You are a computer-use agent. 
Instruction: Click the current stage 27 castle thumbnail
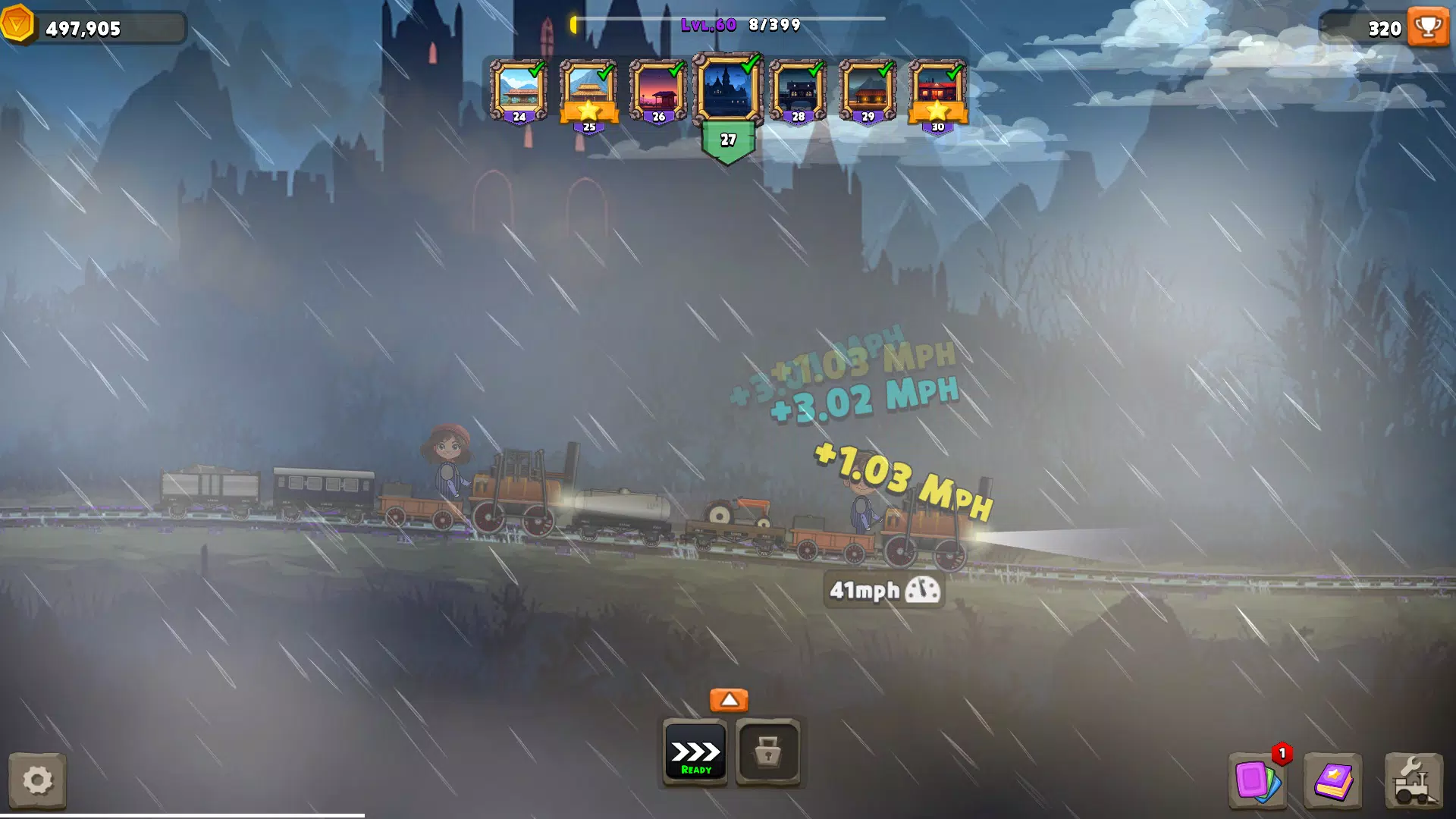point(729,88)
